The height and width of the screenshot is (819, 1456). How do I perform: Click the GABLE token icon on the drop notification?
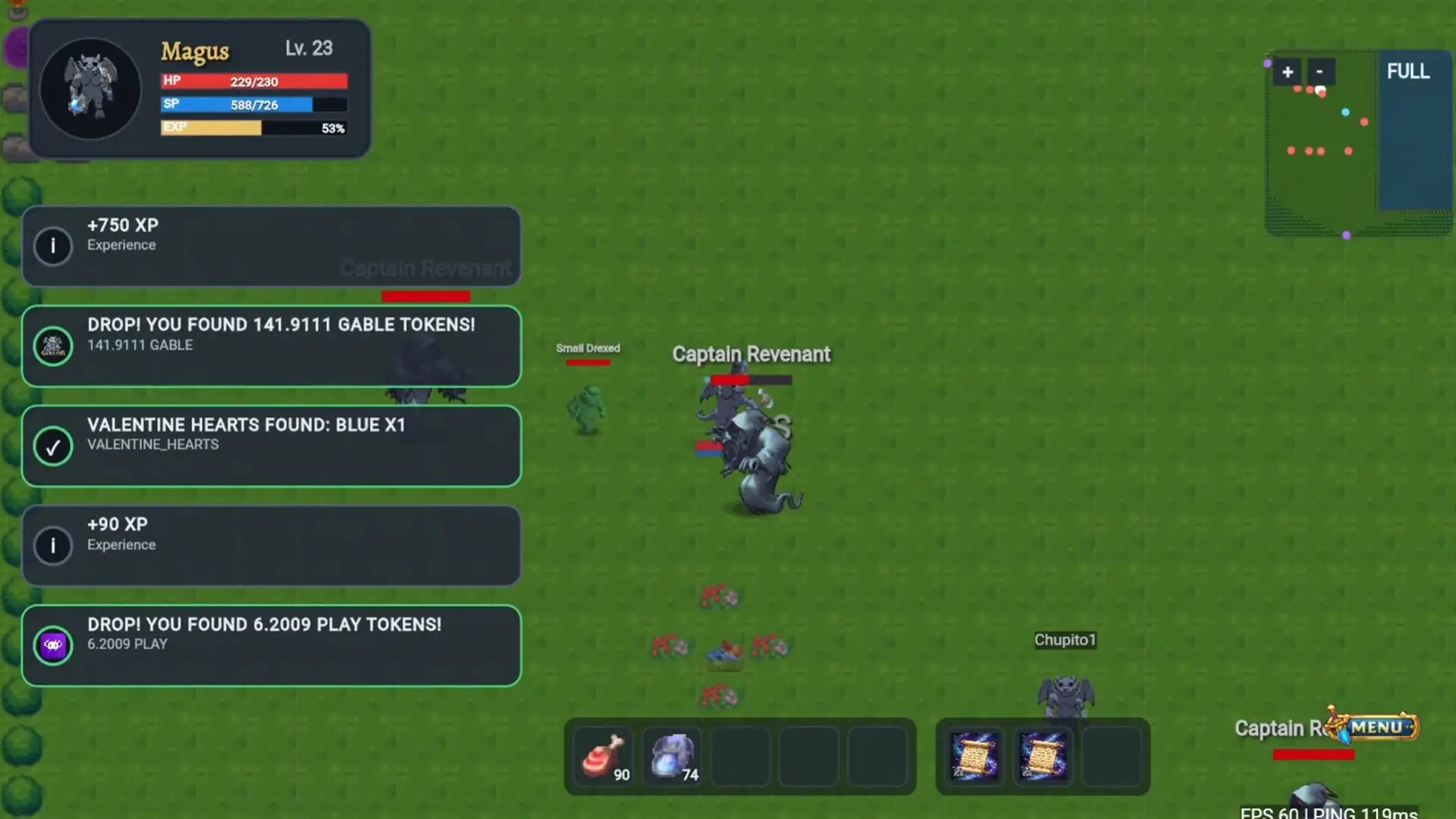coord(52,346)
